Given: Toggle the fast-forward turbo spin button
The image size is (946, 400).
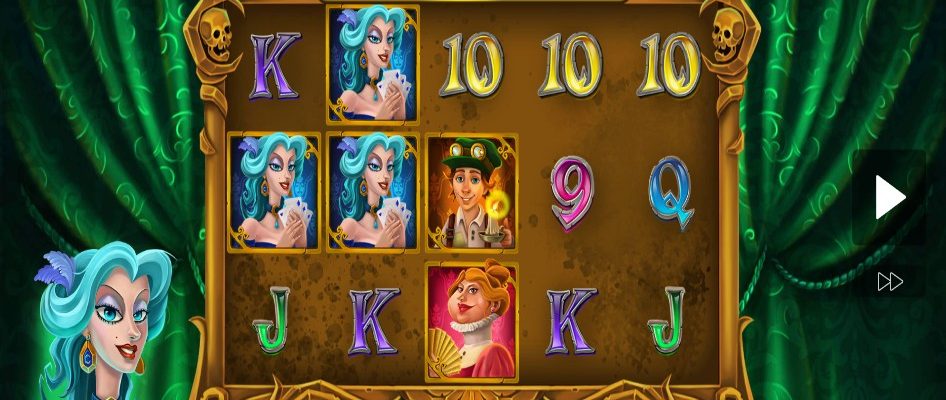Looking at the screenshot, I should (889, 282).
